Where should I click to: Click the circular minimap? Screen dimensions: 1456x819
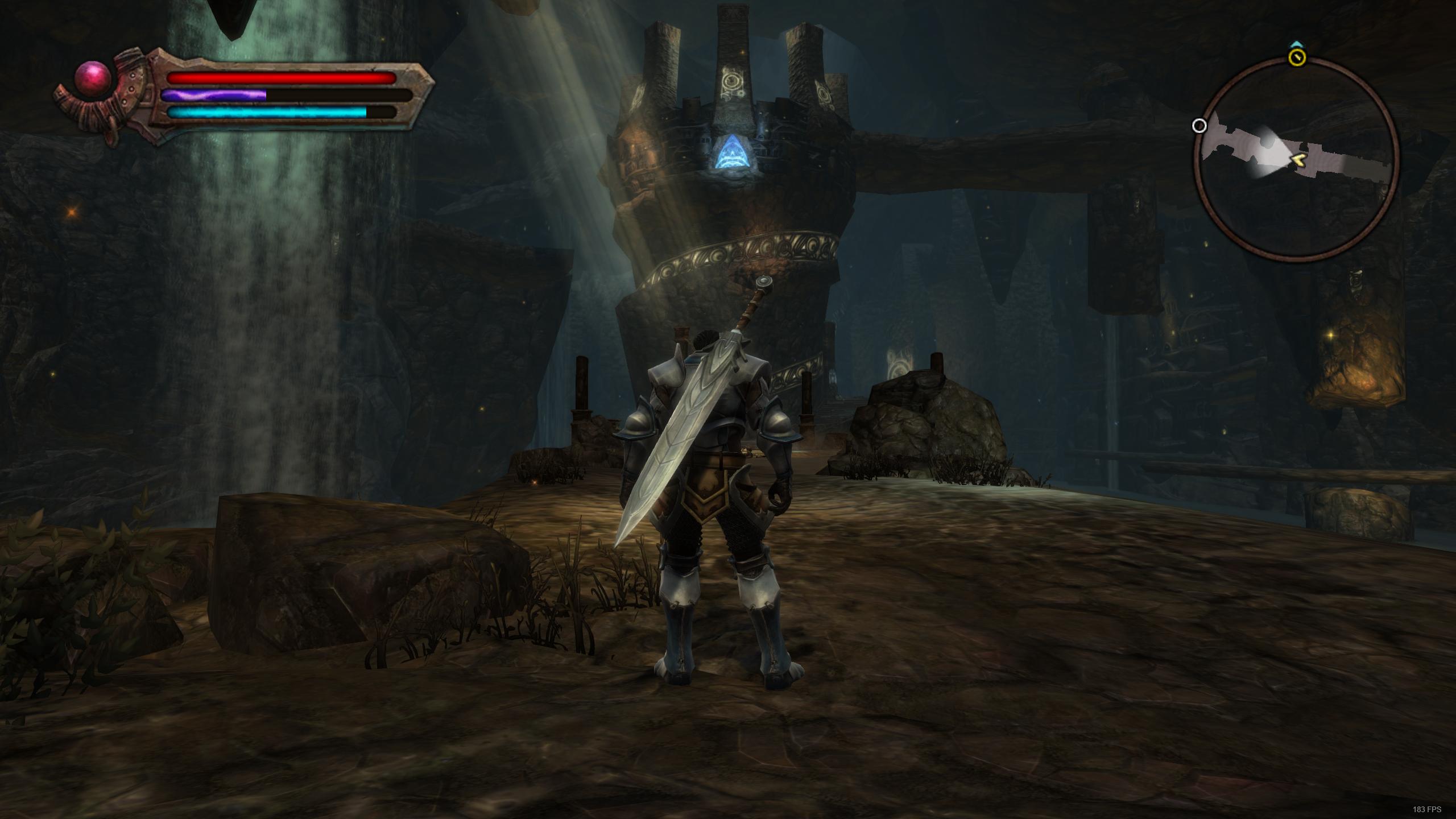(1297, 160)
